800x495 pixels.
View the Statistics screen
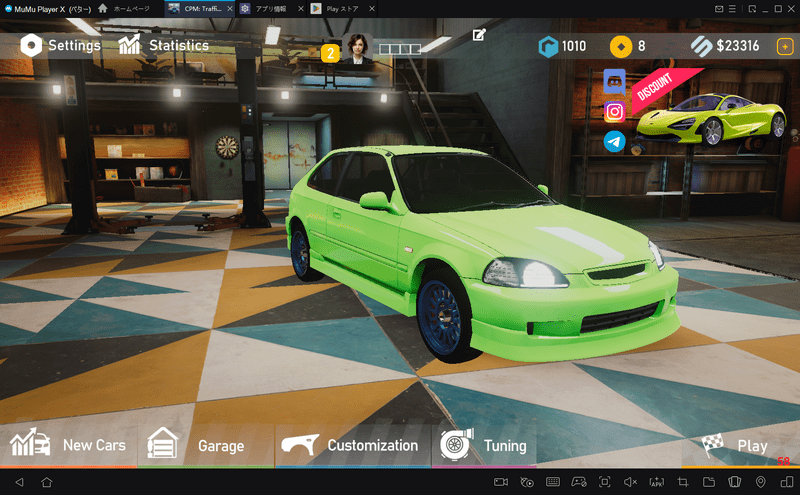coord(164,45)
